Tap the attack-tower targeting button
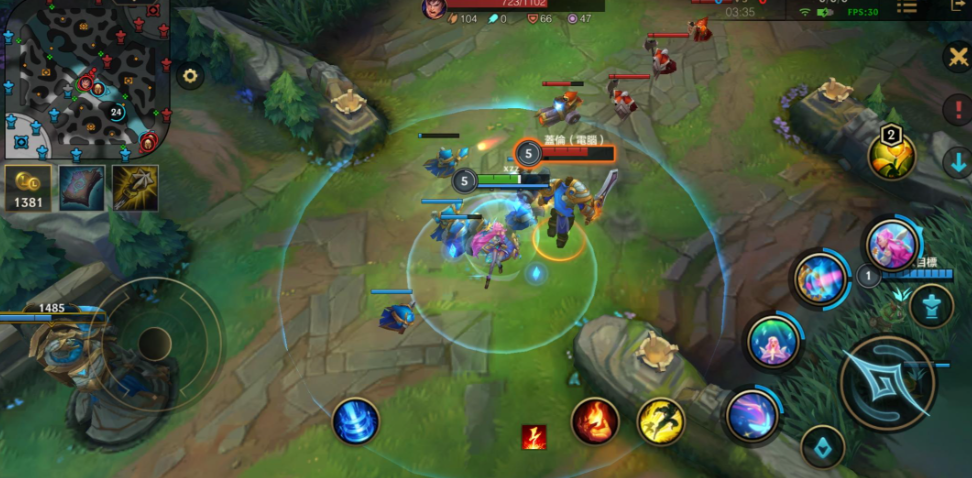This screenshot has height=478, width=972. (x=932, y=305)
